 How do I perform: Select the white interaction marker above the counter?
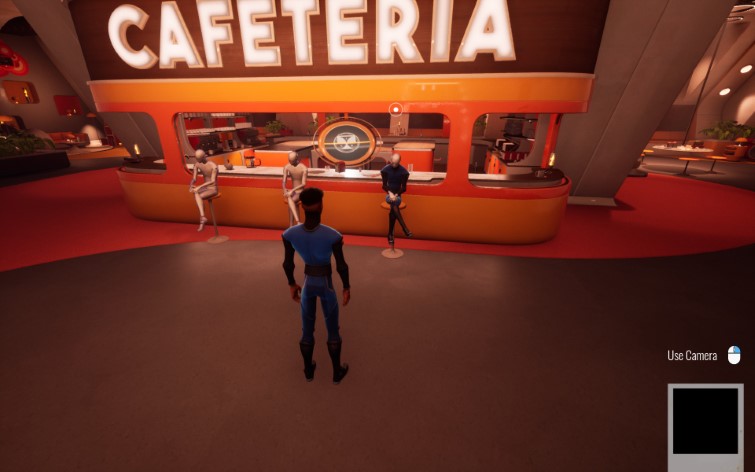(x=396, y=108)
